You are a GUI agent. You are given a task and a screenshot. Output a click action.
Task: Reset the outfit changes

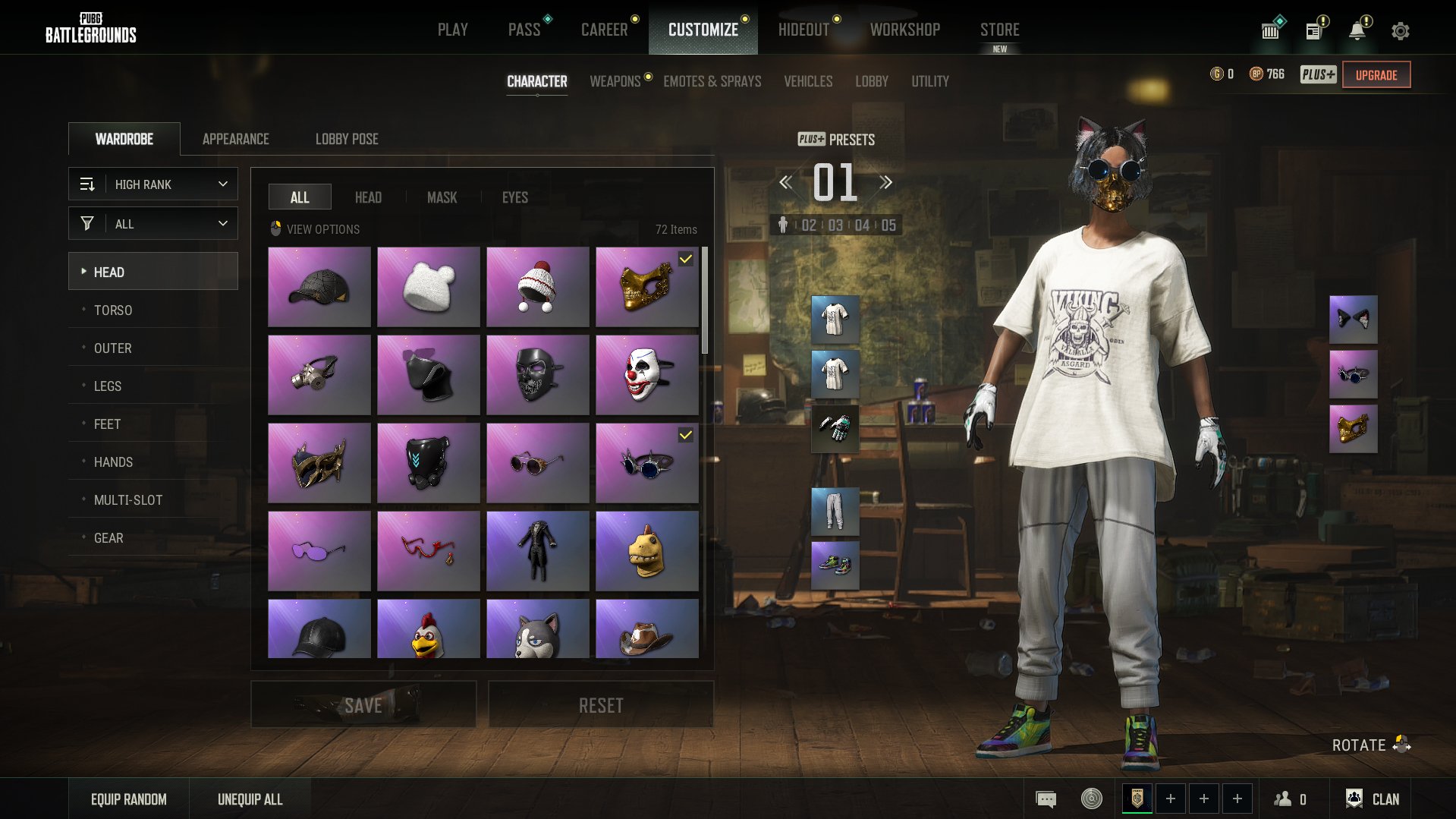(601, 705)
